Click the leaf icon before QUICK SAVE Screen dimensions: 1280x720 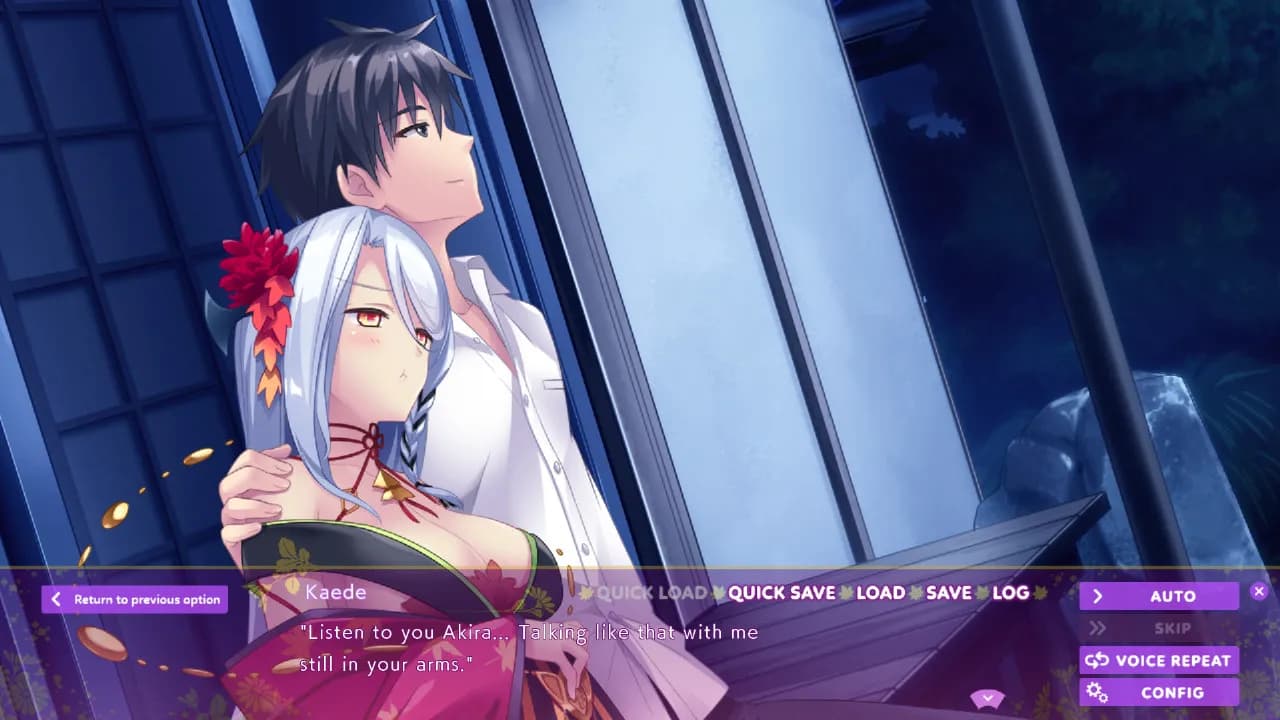pyautogui.click(x=720, y=593)
